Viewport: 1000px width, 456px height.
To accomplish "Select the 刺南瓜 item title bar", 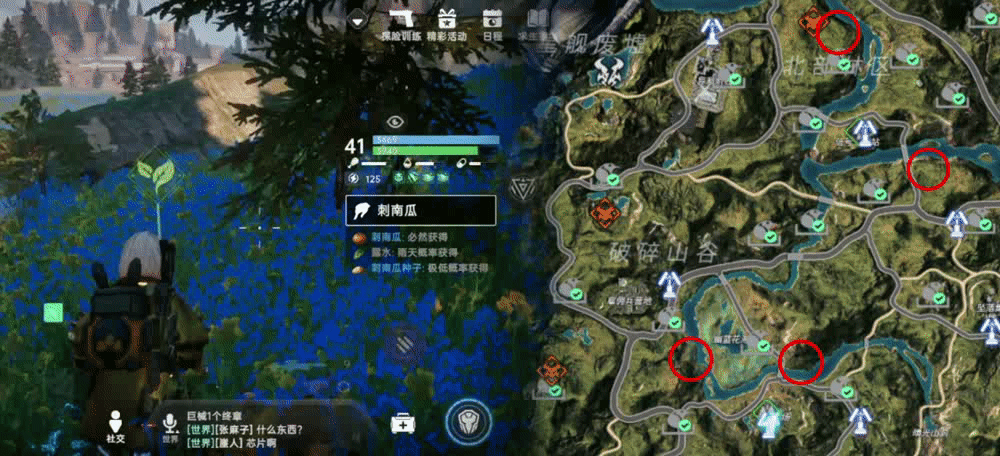I will [421, 210].
